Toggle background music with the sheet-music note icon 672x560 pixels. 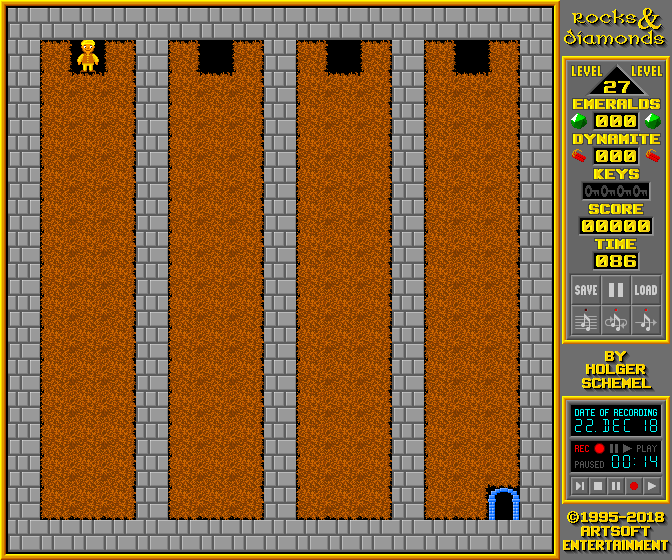pyautogui.click(x=586, y=320)
